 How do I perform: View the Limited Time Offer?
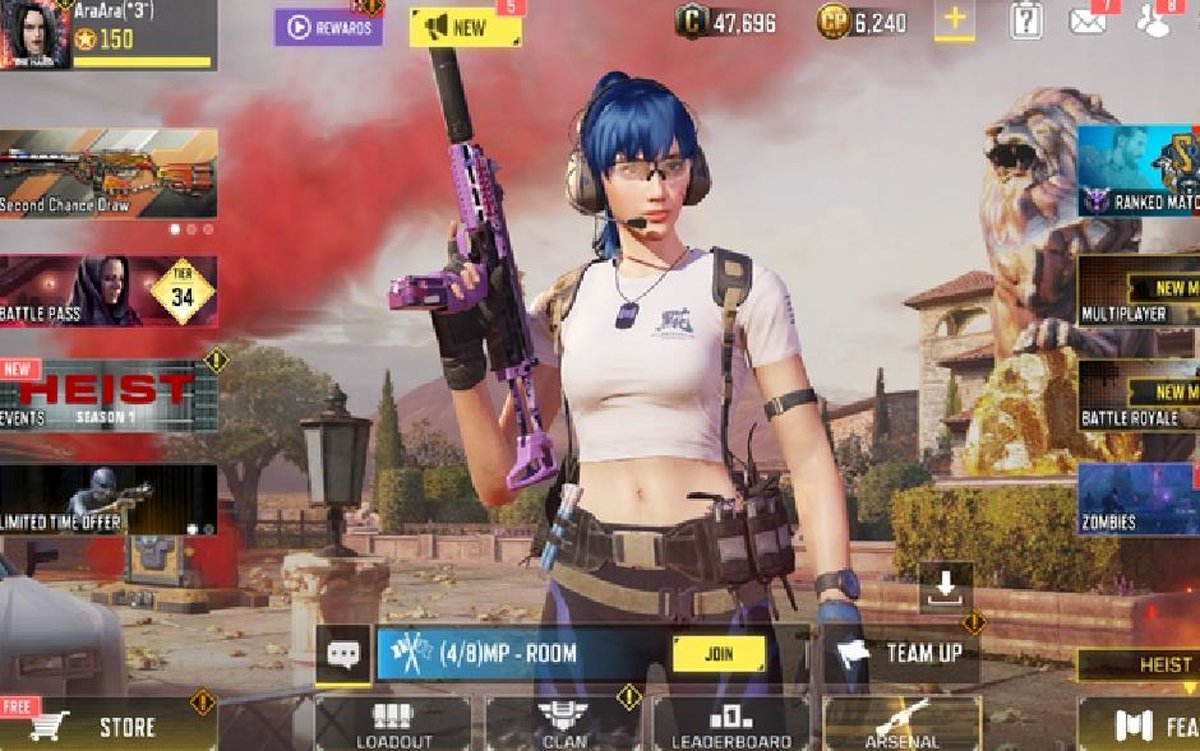click(x=108, y=499)
